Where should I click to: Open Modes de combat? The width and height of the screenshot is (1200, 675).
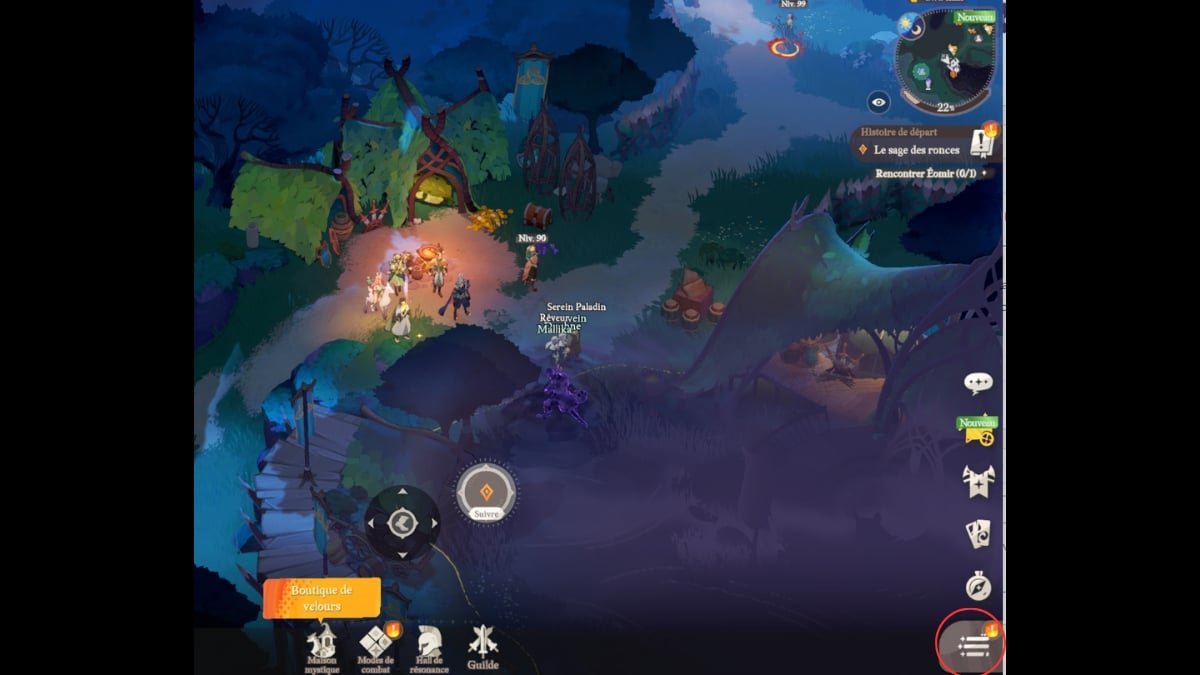376,645
